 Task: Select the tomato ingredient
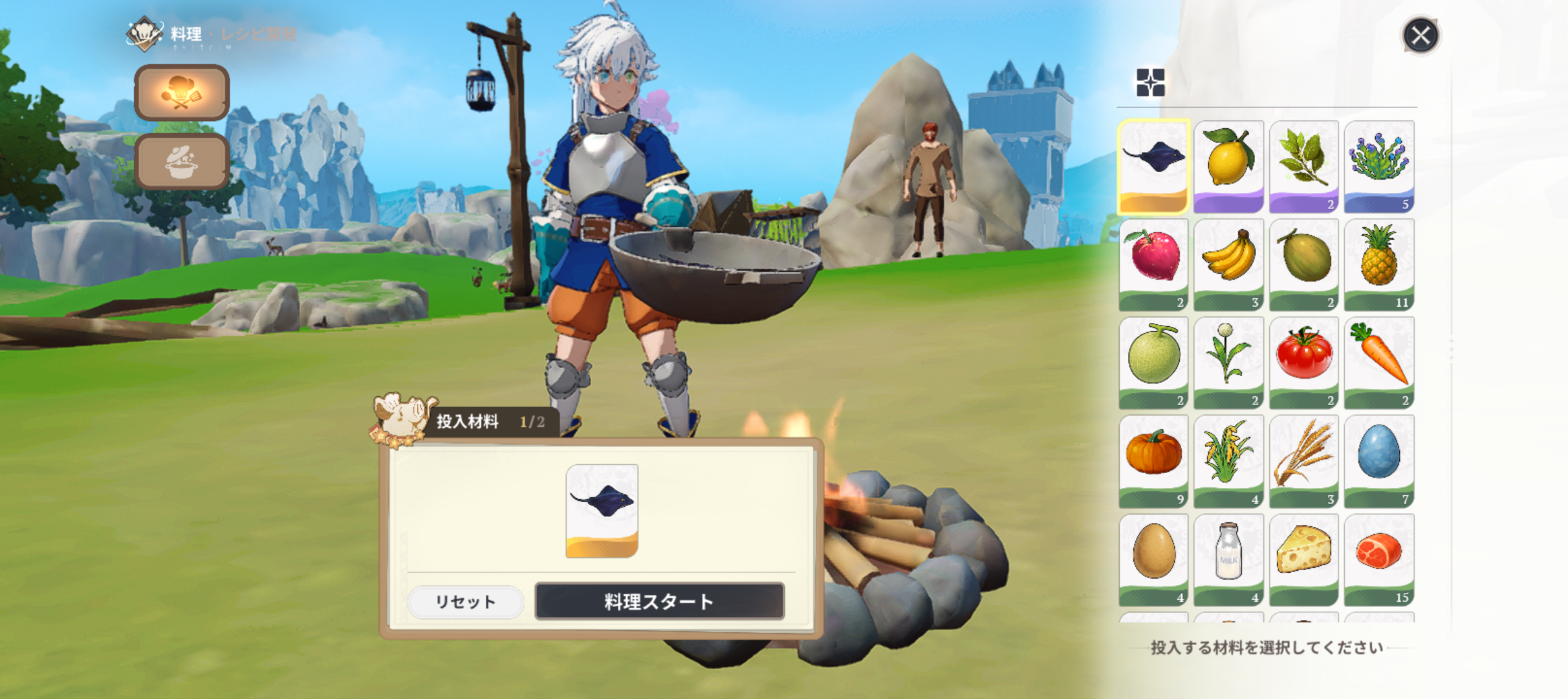click(x=1303, y=362)
